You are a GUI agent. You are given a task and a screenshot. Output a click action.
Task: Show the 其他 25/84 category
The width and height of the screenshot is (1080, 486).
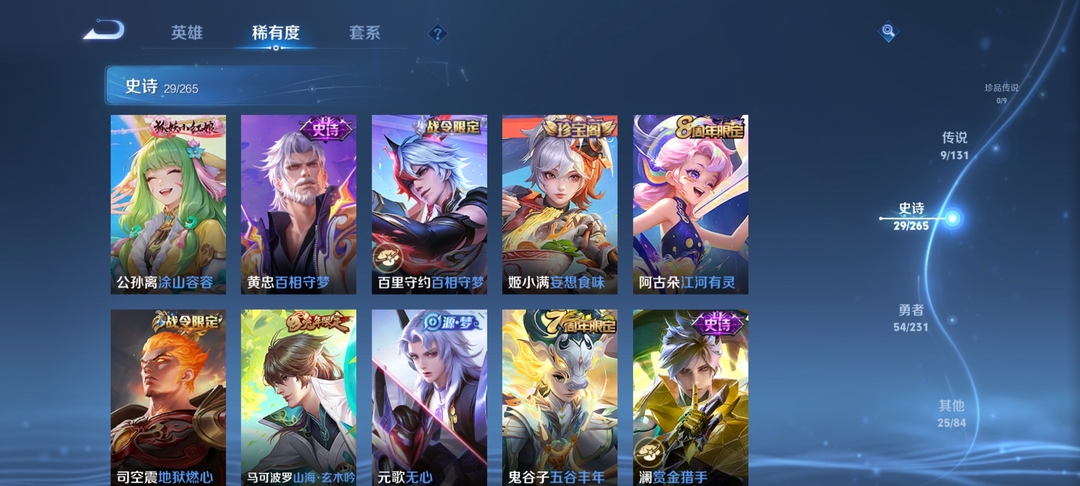click(x=951, y=413)
